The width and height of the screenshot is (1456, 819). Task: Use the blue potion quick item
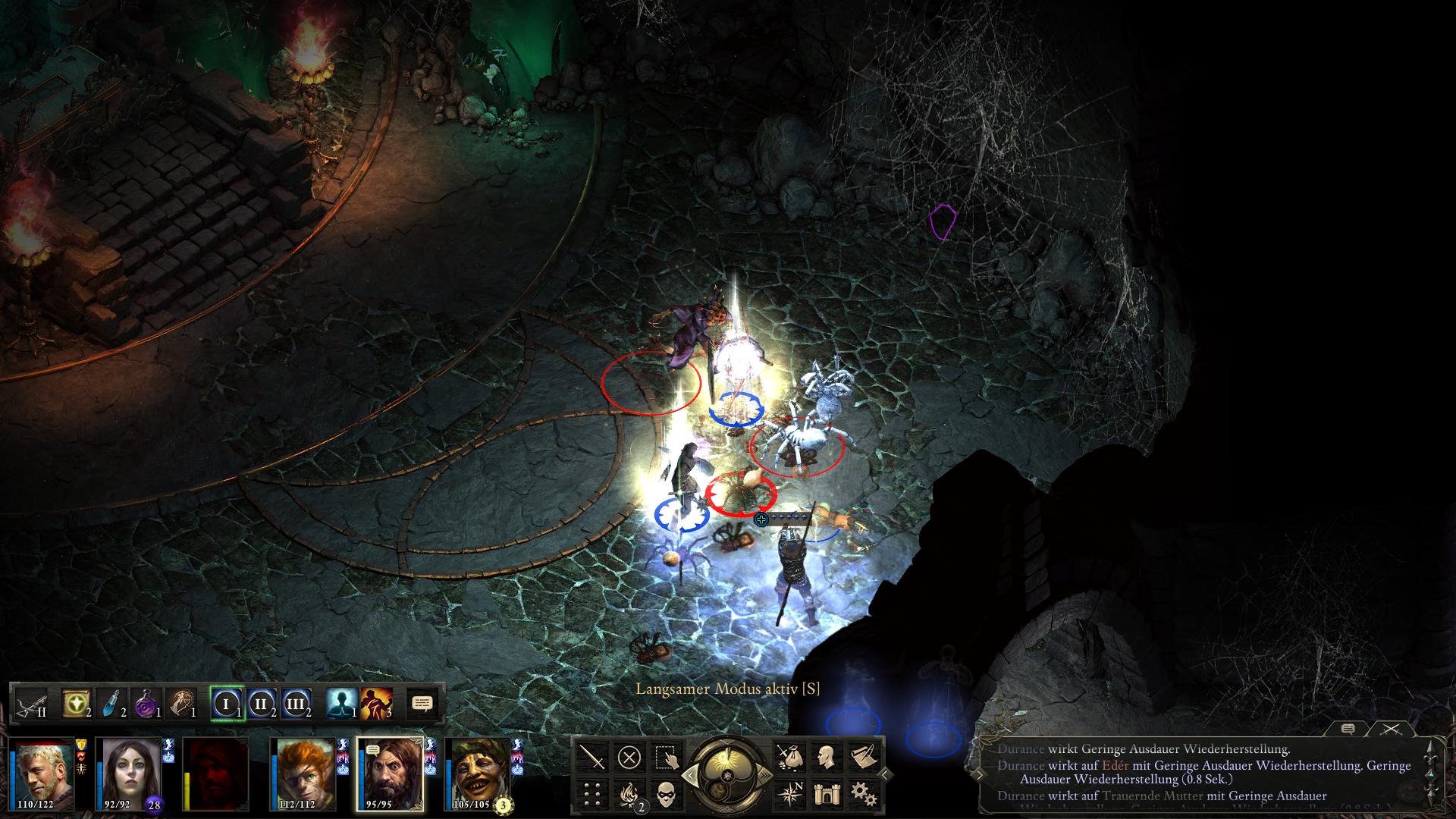[x=111, y=703]
